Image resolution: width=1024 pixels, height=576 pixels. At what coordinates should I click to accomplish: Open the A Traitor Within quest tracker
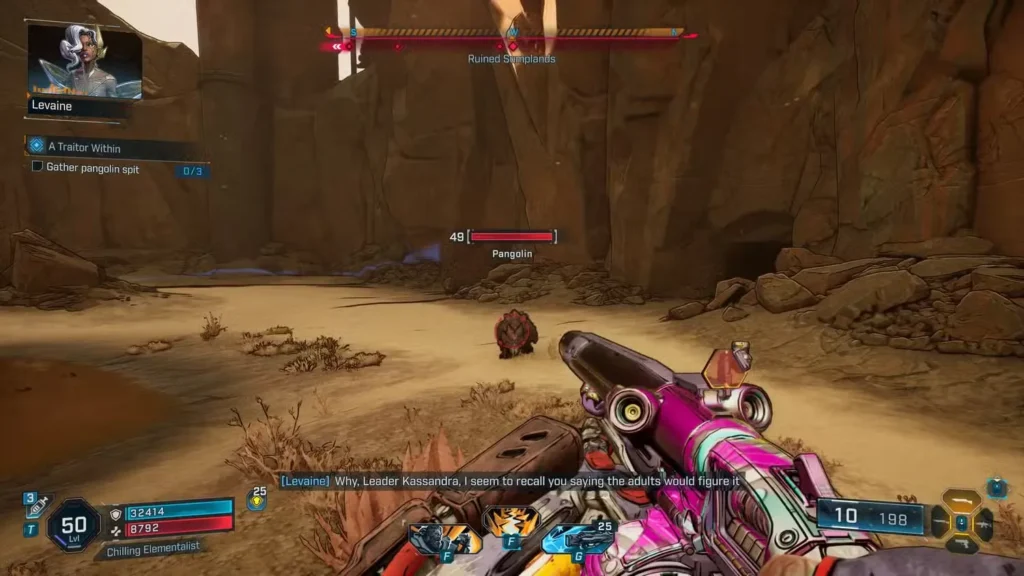[84, 147]
